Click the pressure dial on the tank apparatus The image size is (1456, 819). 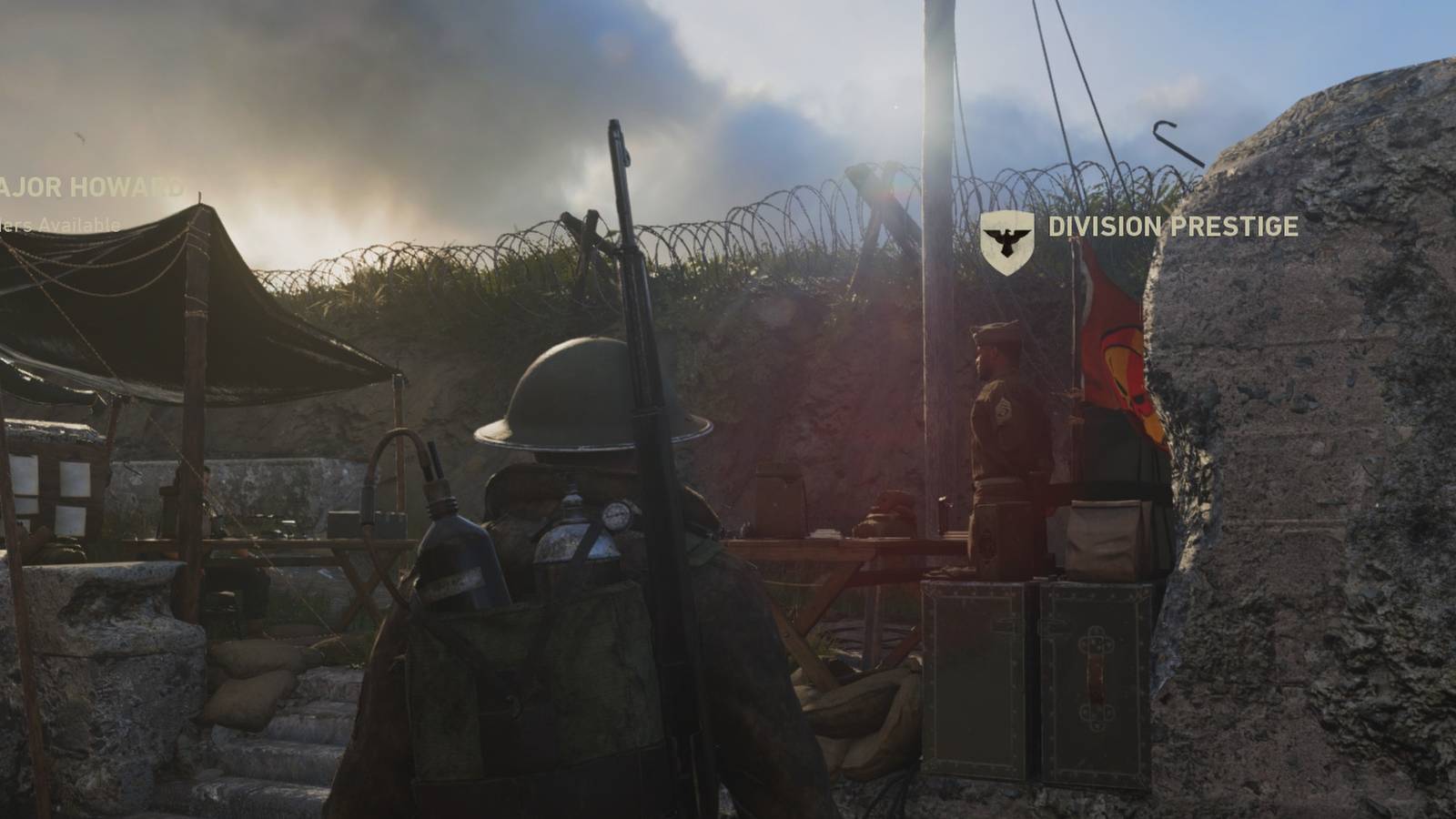click(615, 516)
